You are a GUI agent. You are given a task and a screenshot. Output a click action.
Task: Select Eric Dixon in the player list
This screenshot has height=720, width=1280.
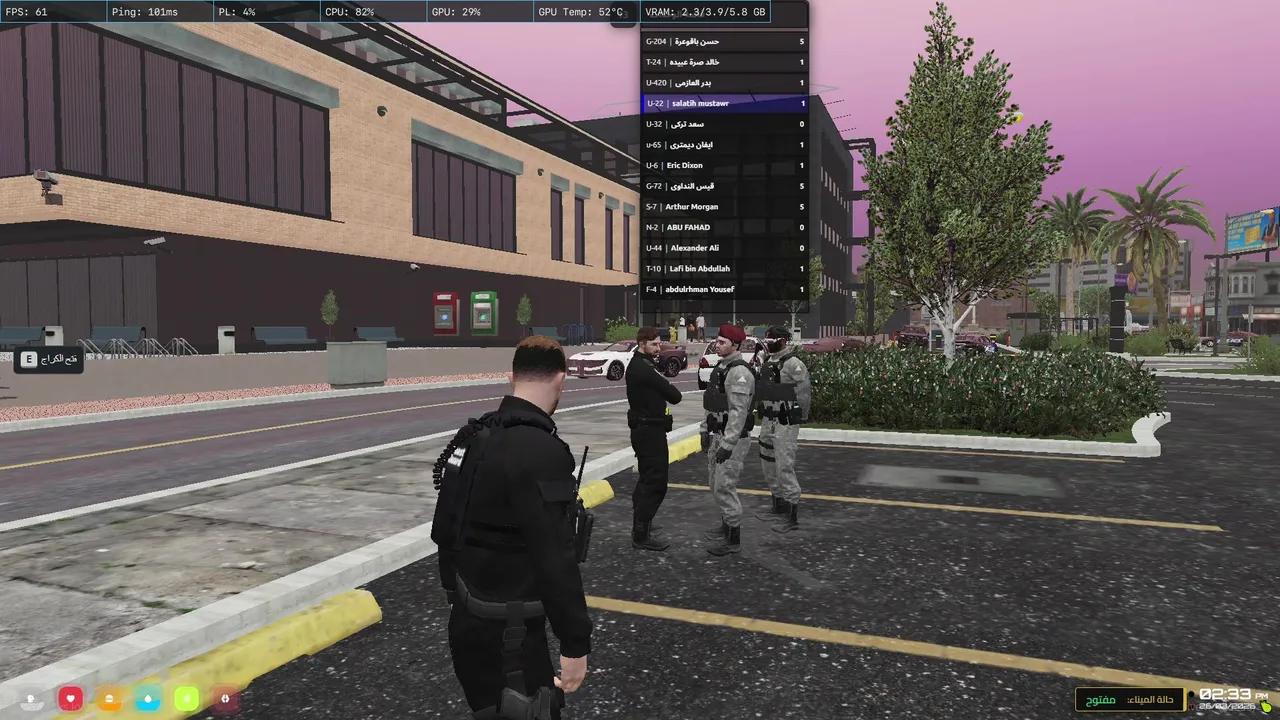(723, 165)
